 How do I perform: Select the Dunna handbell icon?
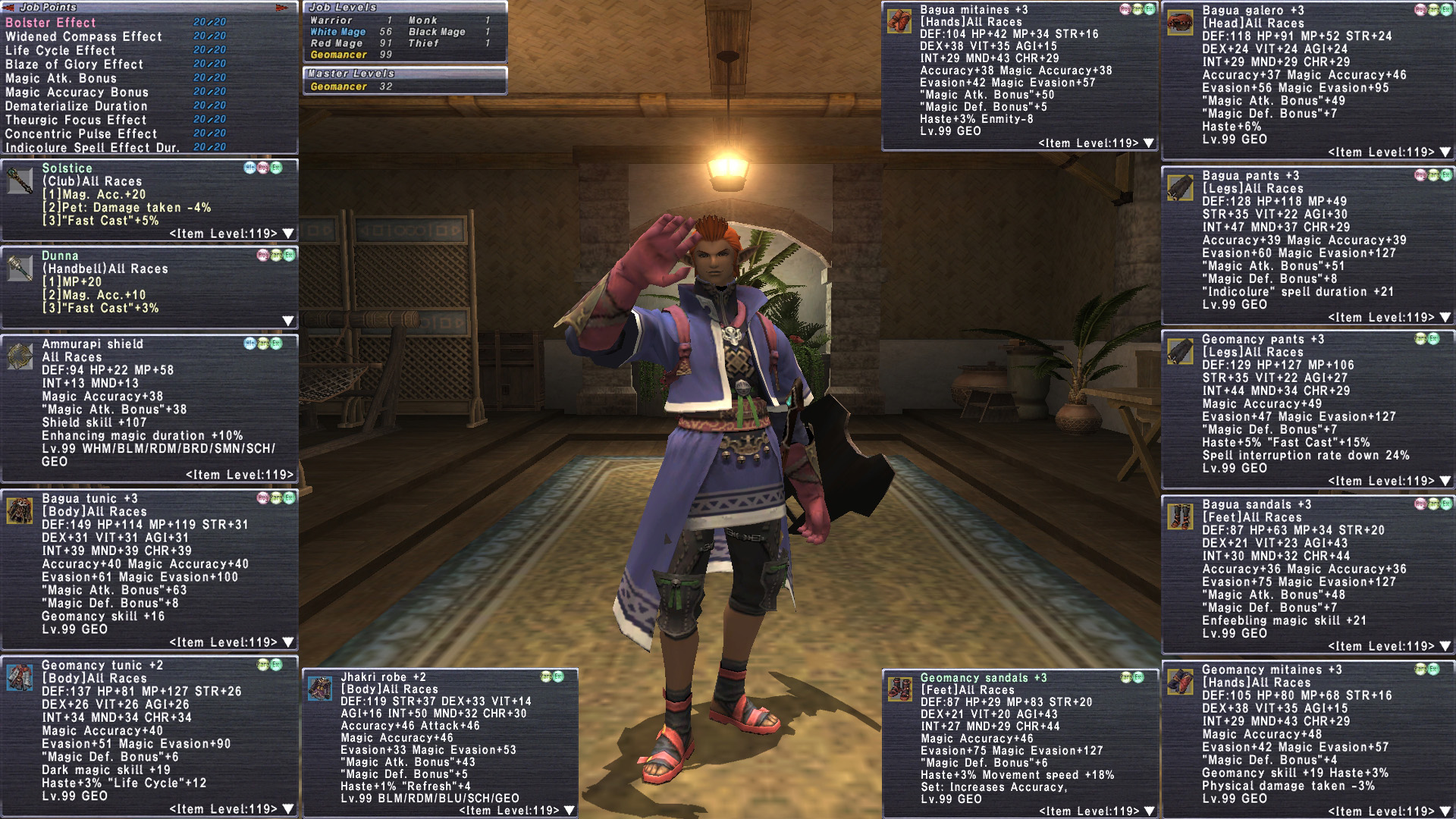20,267
